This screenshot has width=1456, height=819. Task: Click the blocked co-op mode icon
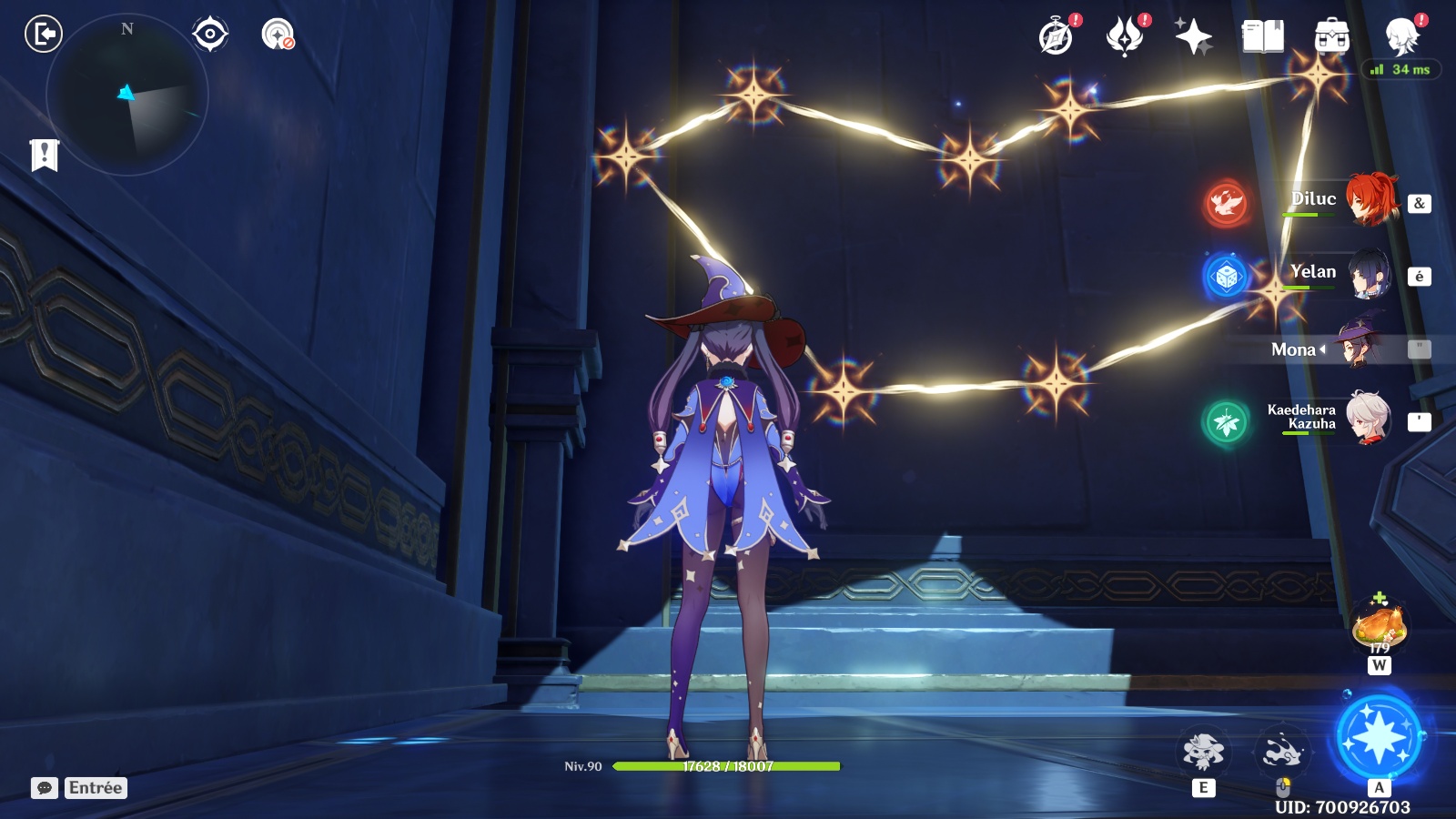(x=278, y=35)
